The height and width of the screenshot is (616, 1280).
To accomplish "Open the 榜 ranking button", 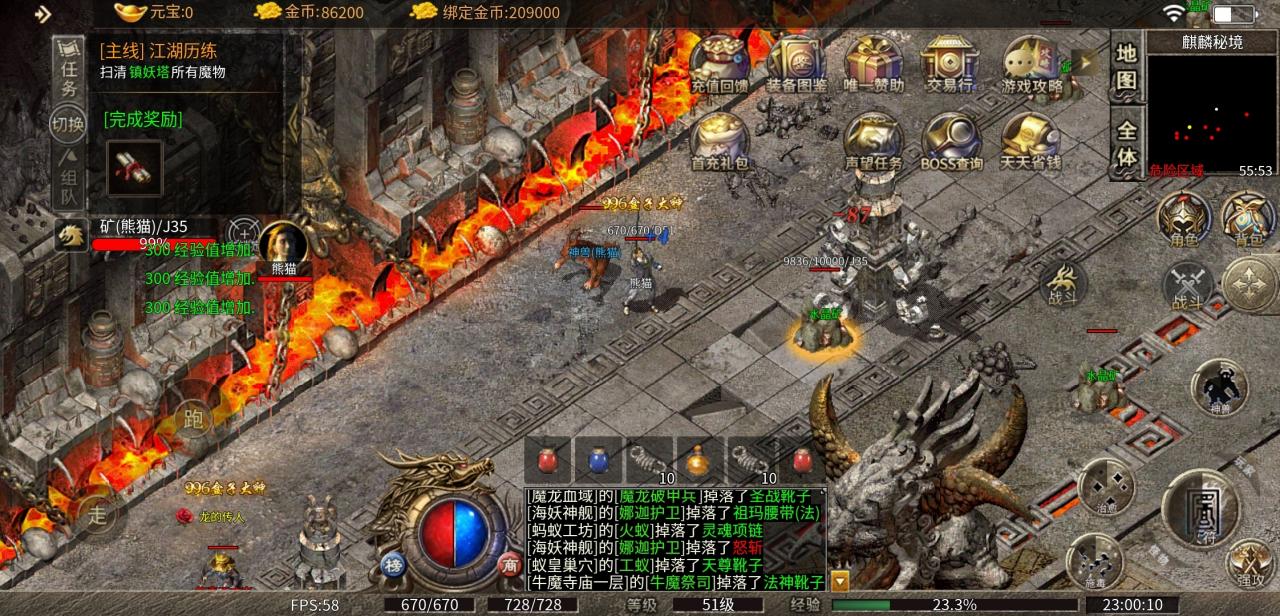I will pyautogui.click(x=392, y=563).
